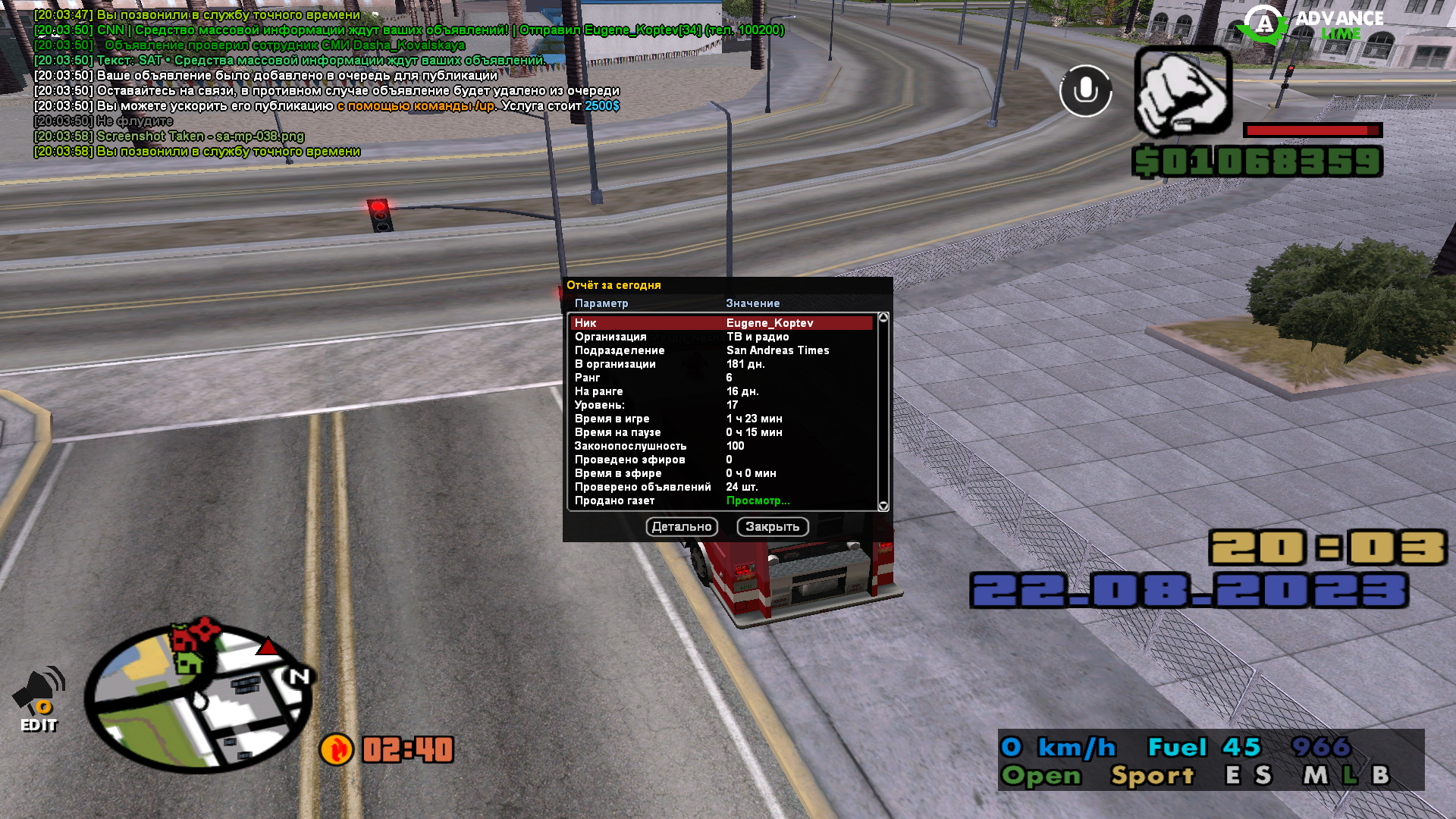Click the fist weapon icon
The height and width of the screenshot is (819, 1456).
click(x=1182, y=92)
